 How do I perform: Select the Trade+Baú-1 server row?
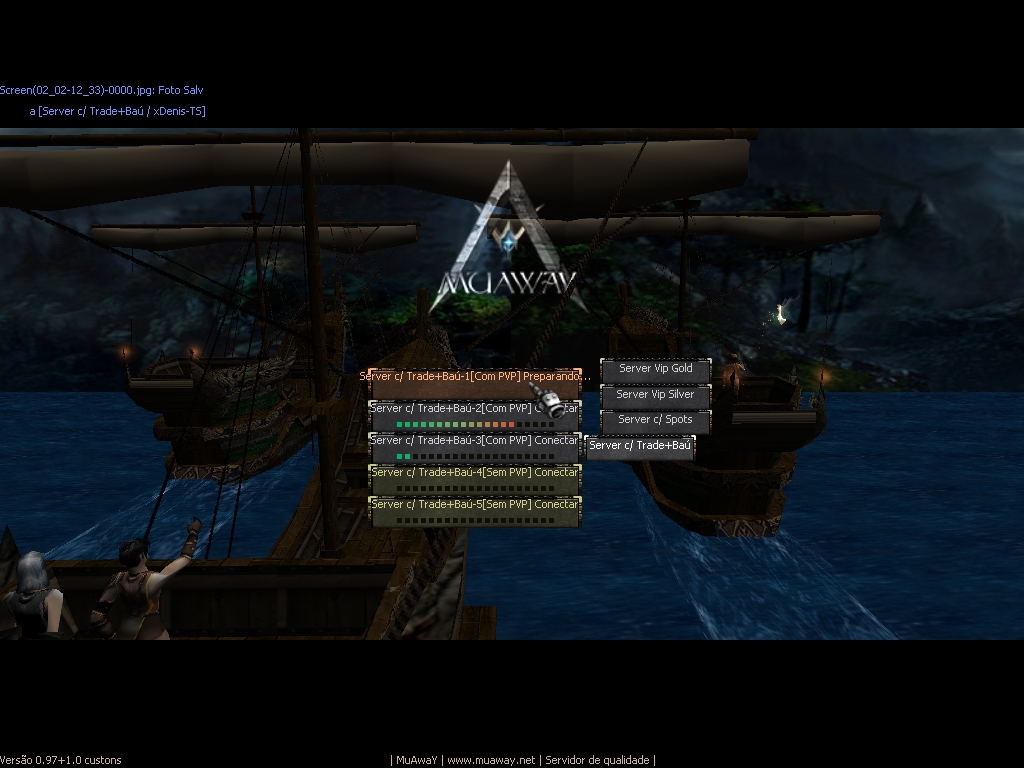[x=474, y=378]
